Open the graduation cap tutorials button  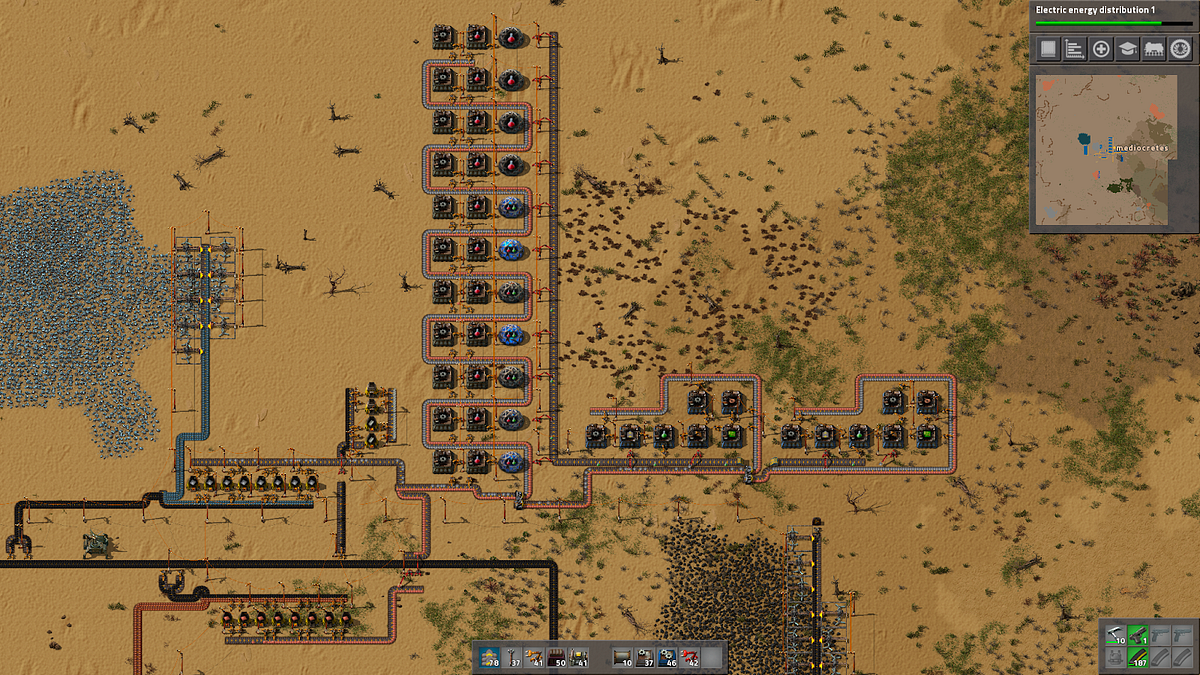tap(1127, 48)
